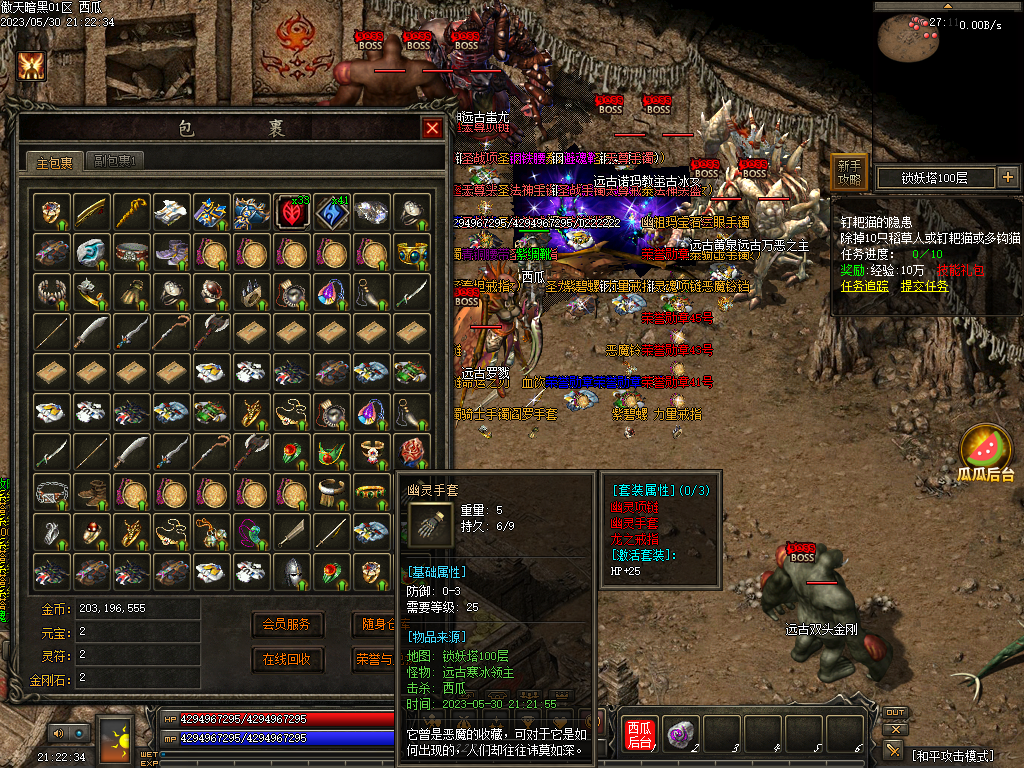Open the 会员服务 member service button
The height and width of the screenshot is (768, 1024).
(287, 625)
